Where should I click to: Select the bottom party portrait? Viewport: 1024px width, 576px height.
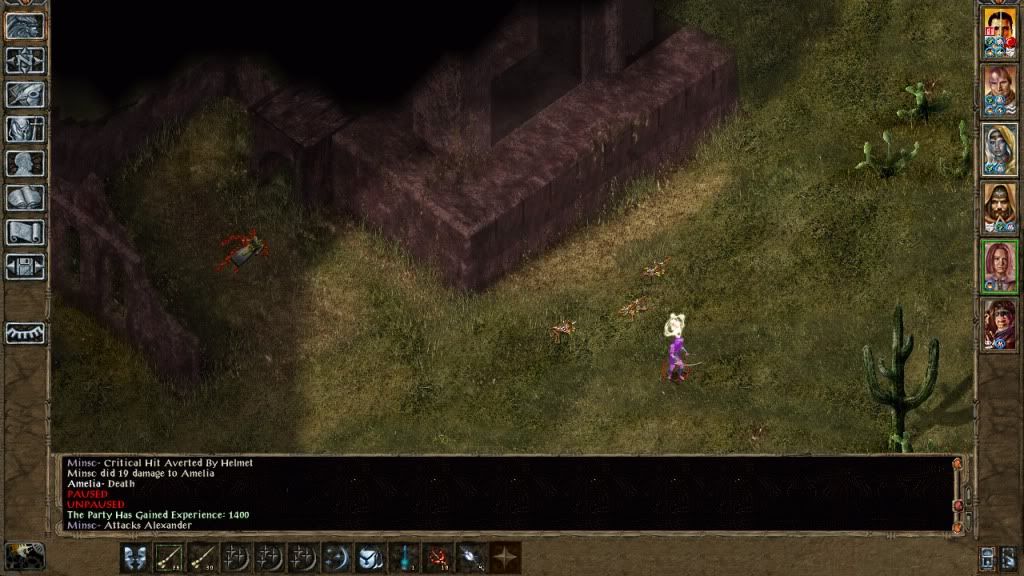tap(999, 324)
